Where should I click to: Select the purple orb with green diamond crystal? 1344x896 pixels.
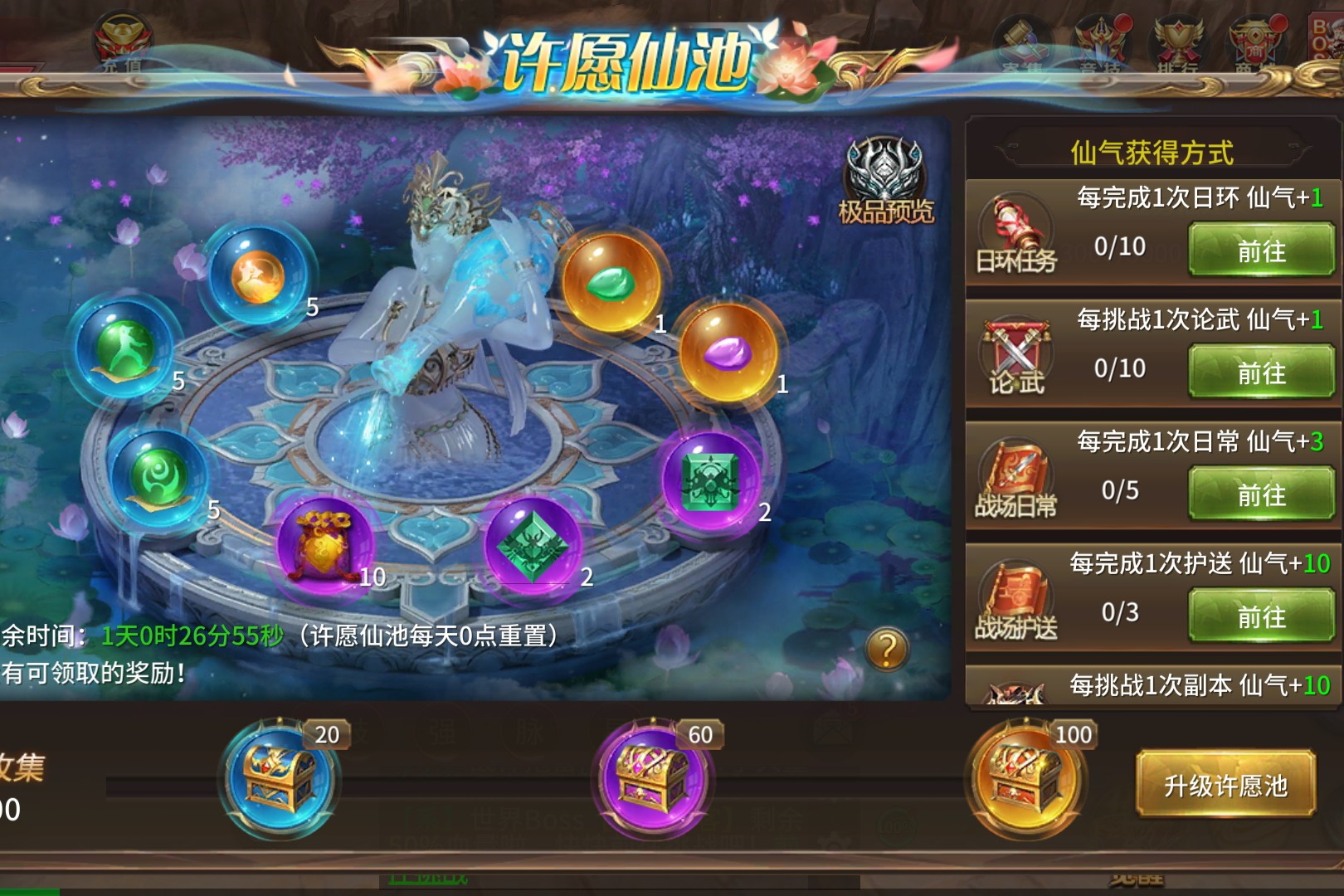tap(532, 543)
